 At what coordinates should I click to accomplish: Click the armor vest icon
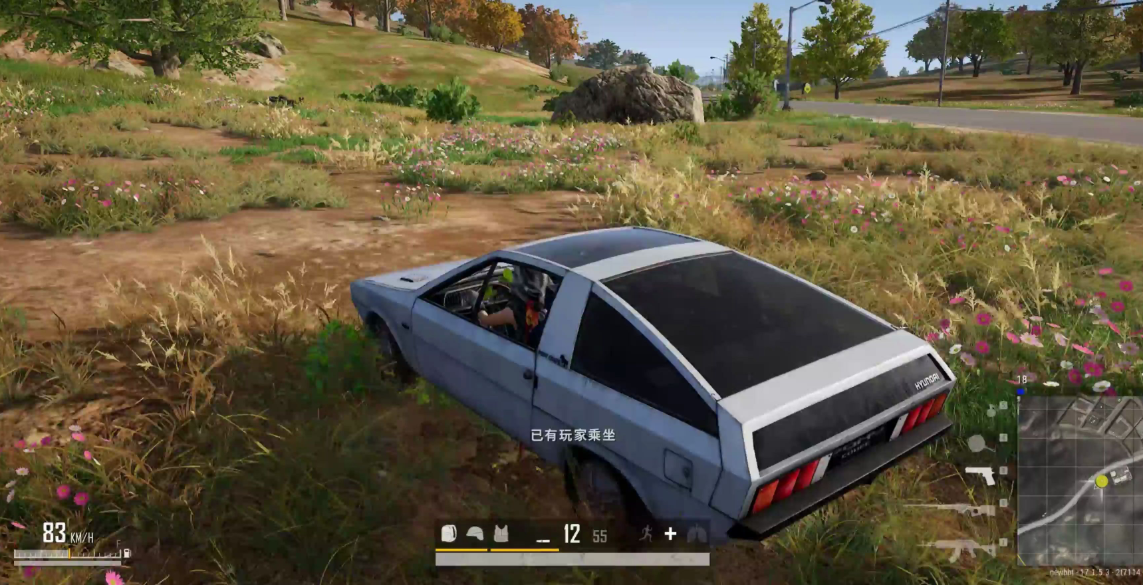500,534
